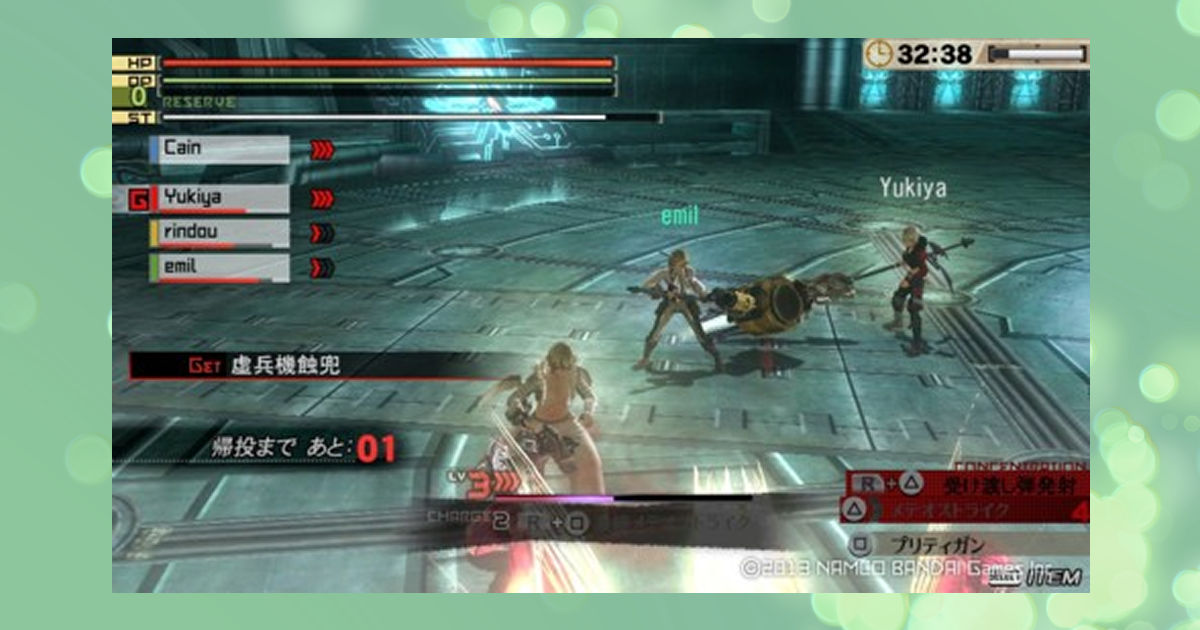Select Yukiya in the party list

(x=219, y=199)
